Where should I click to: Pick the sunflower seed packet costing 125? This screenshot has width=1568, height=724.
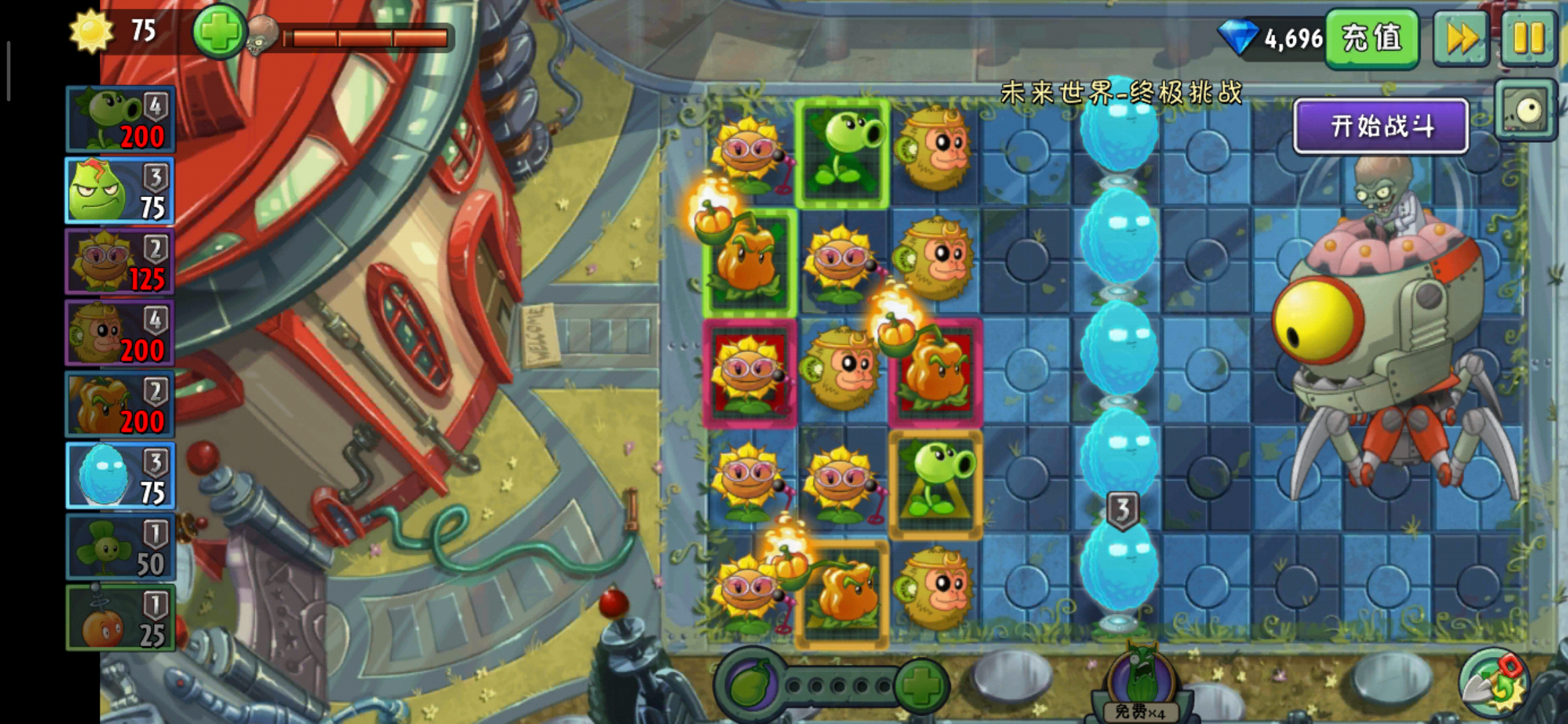point(121,262)
